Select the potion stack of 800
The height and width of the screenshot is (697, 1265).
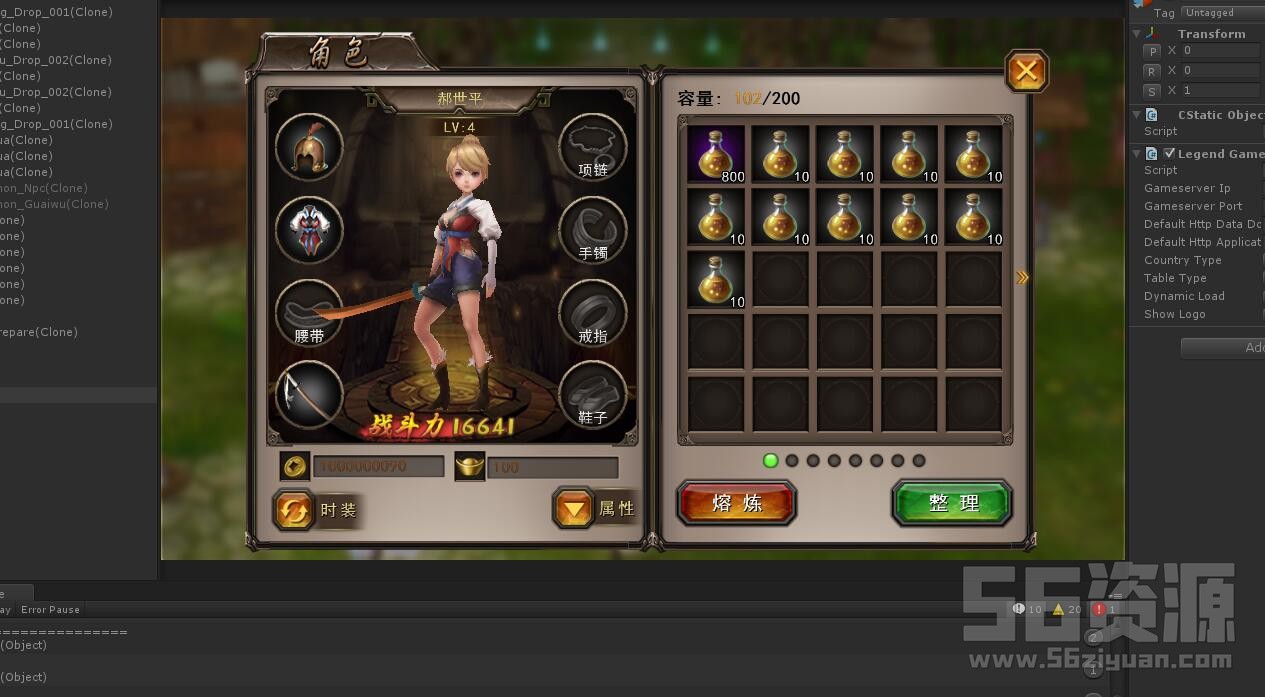716,155
